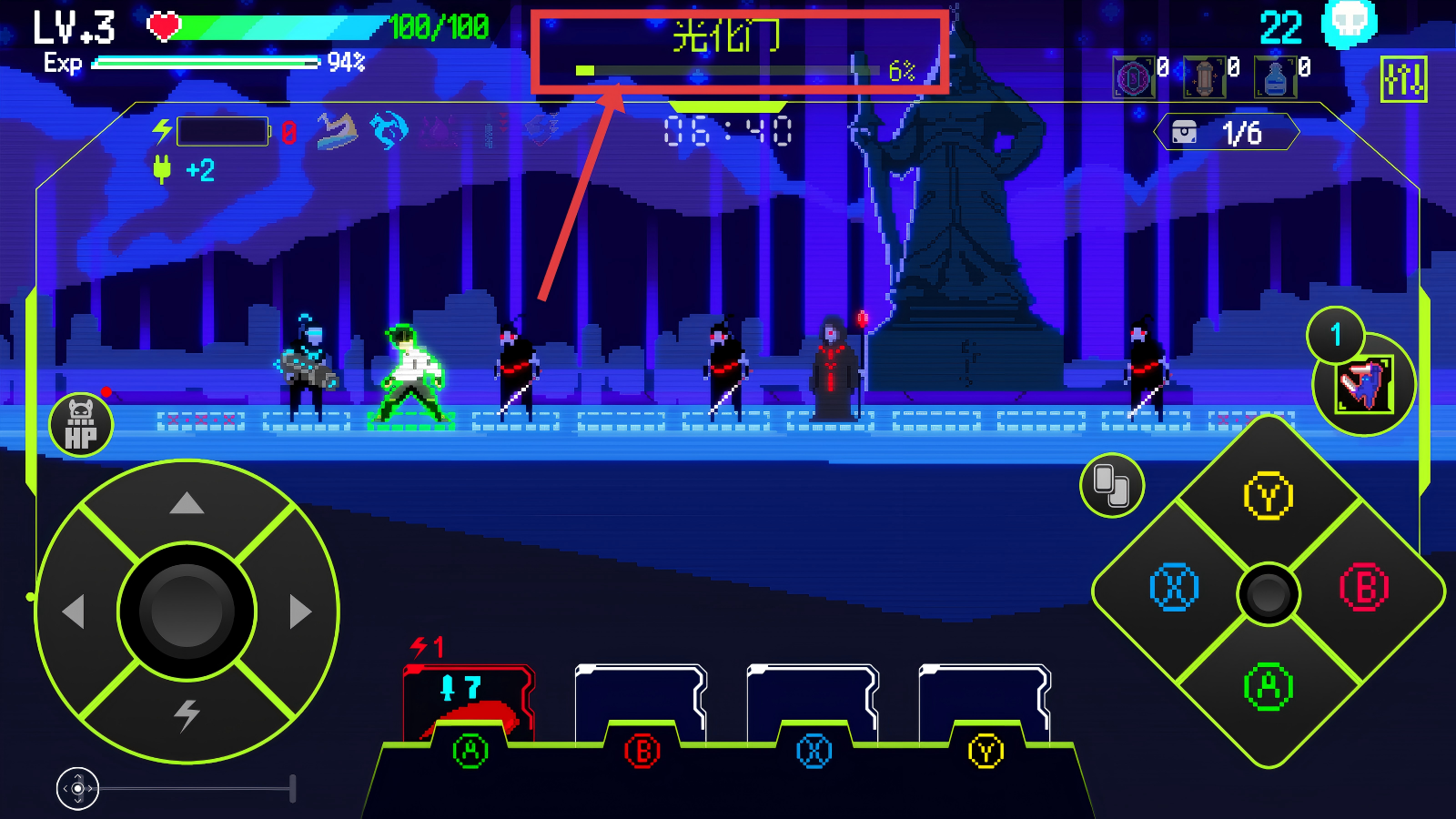Viewport: 1456px width, 819px height.
Task: Tap the card swap button
Action: tap(1111, 484)
